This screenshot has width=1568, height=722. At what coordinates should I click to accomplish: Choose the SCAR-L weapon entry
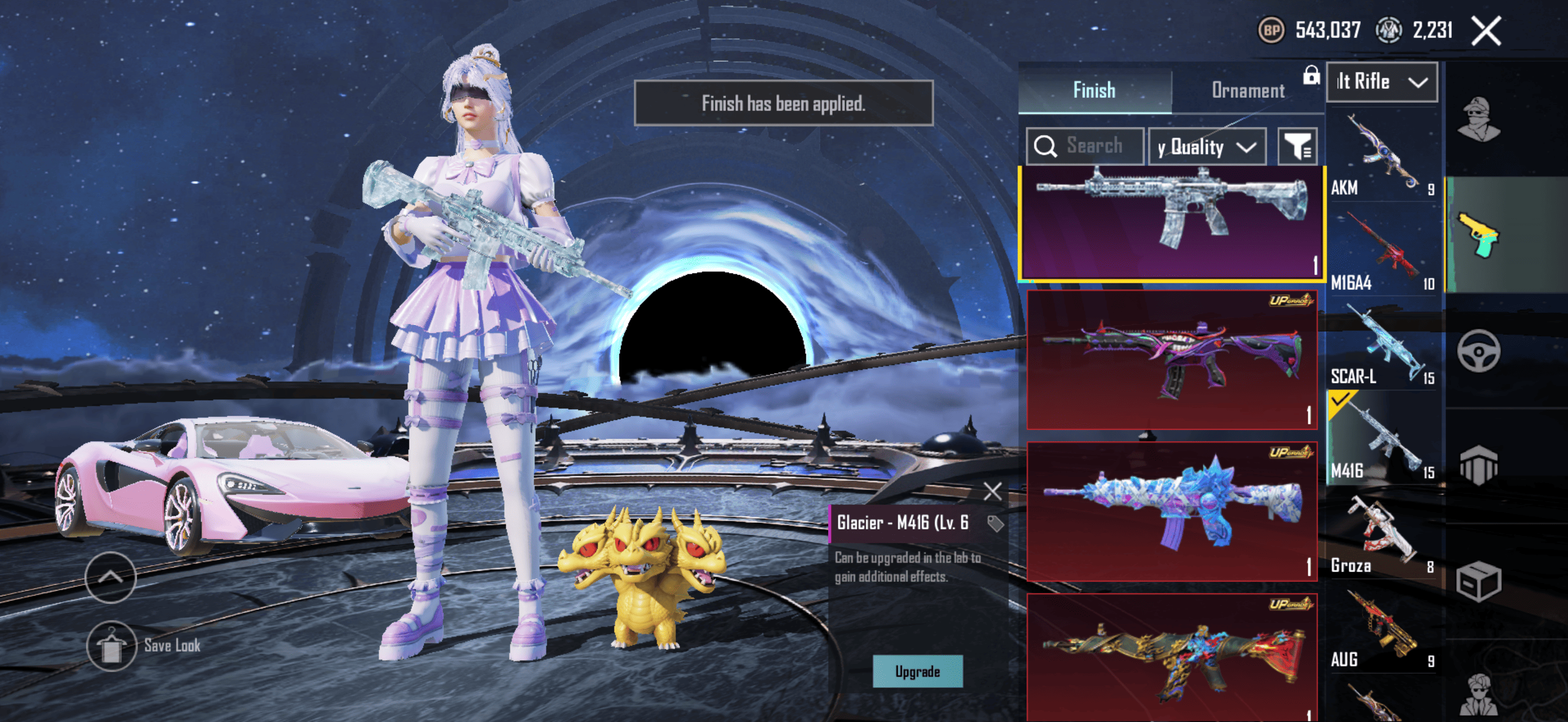pos(1382,345)
